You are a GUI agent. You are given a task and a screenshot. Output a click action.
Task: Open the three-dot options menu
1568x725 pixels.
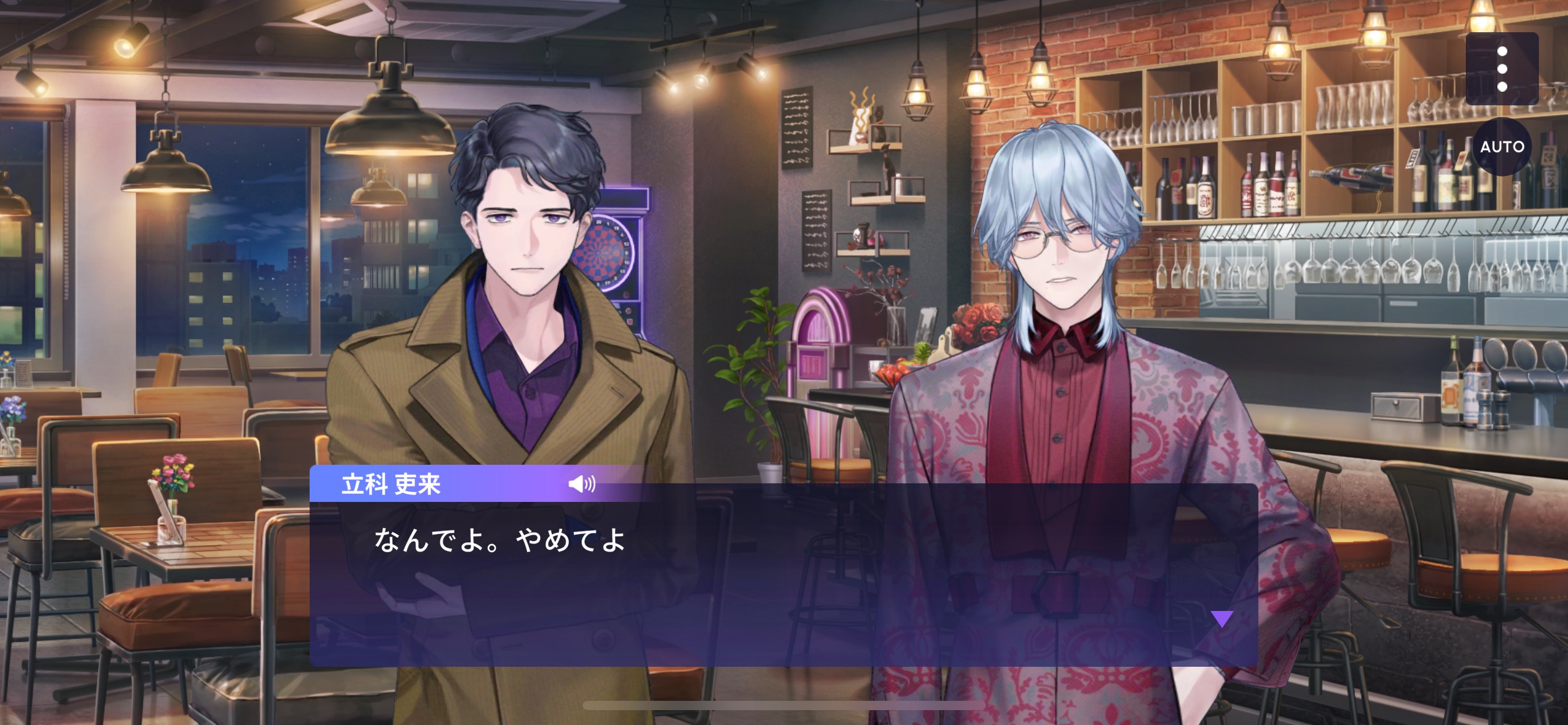coord(1502,69)
